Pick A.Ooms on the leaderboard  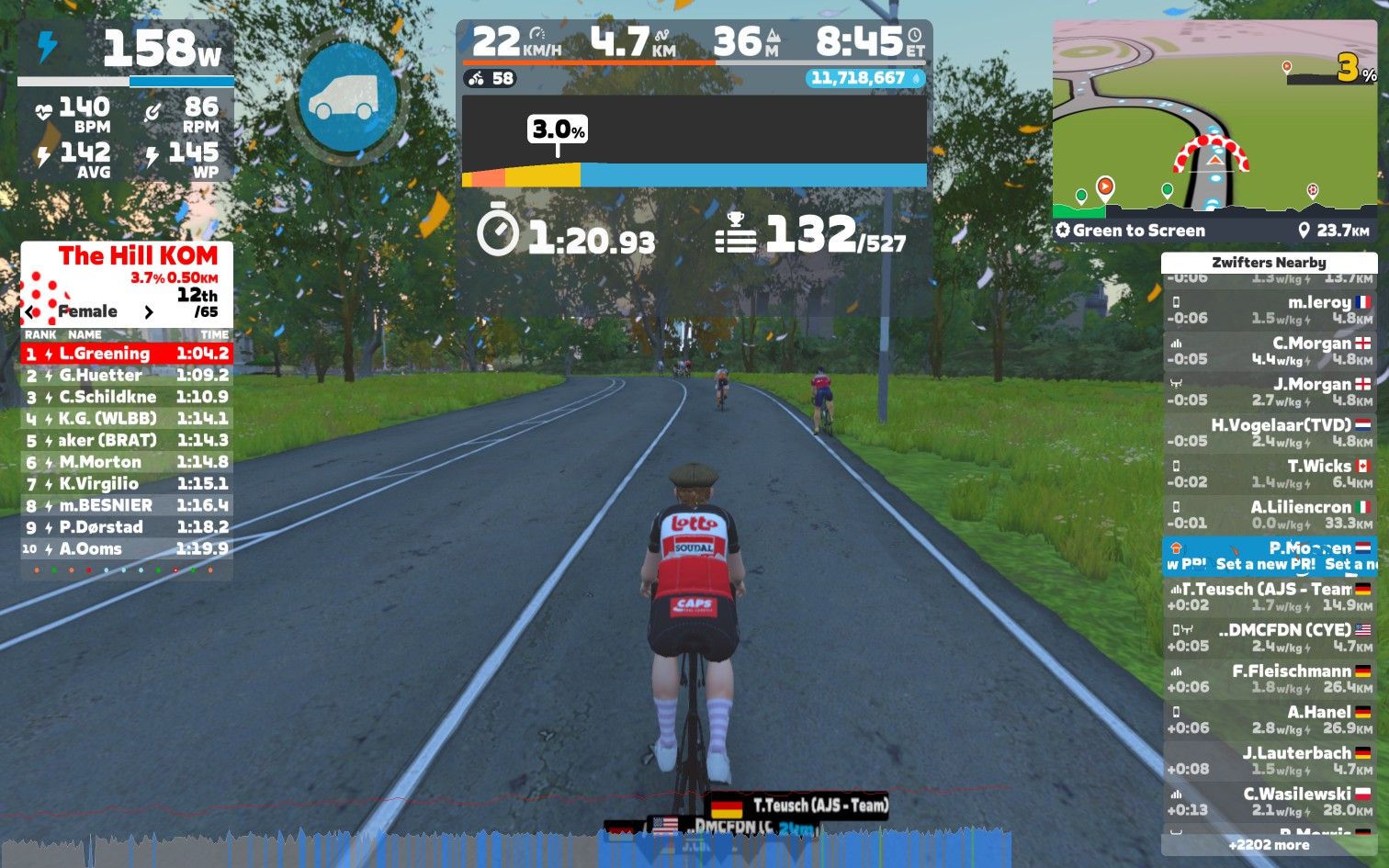tap(127, 548)
